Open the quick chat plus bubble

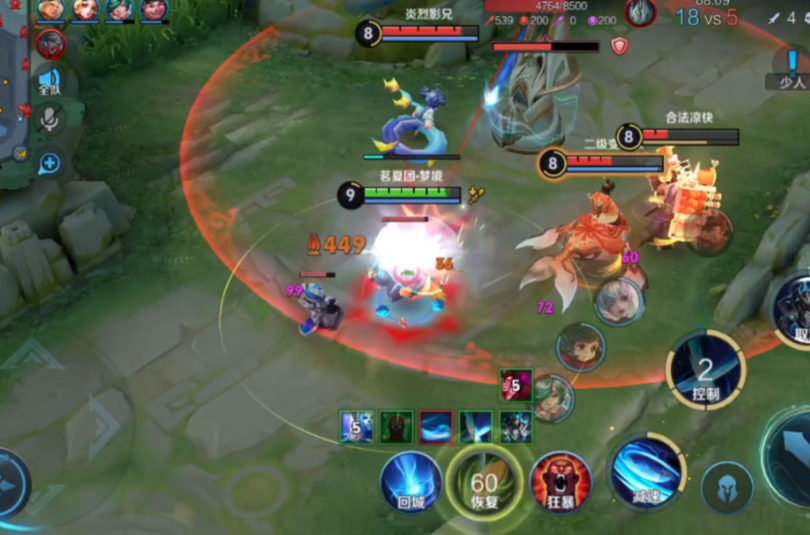coord(49,163)
